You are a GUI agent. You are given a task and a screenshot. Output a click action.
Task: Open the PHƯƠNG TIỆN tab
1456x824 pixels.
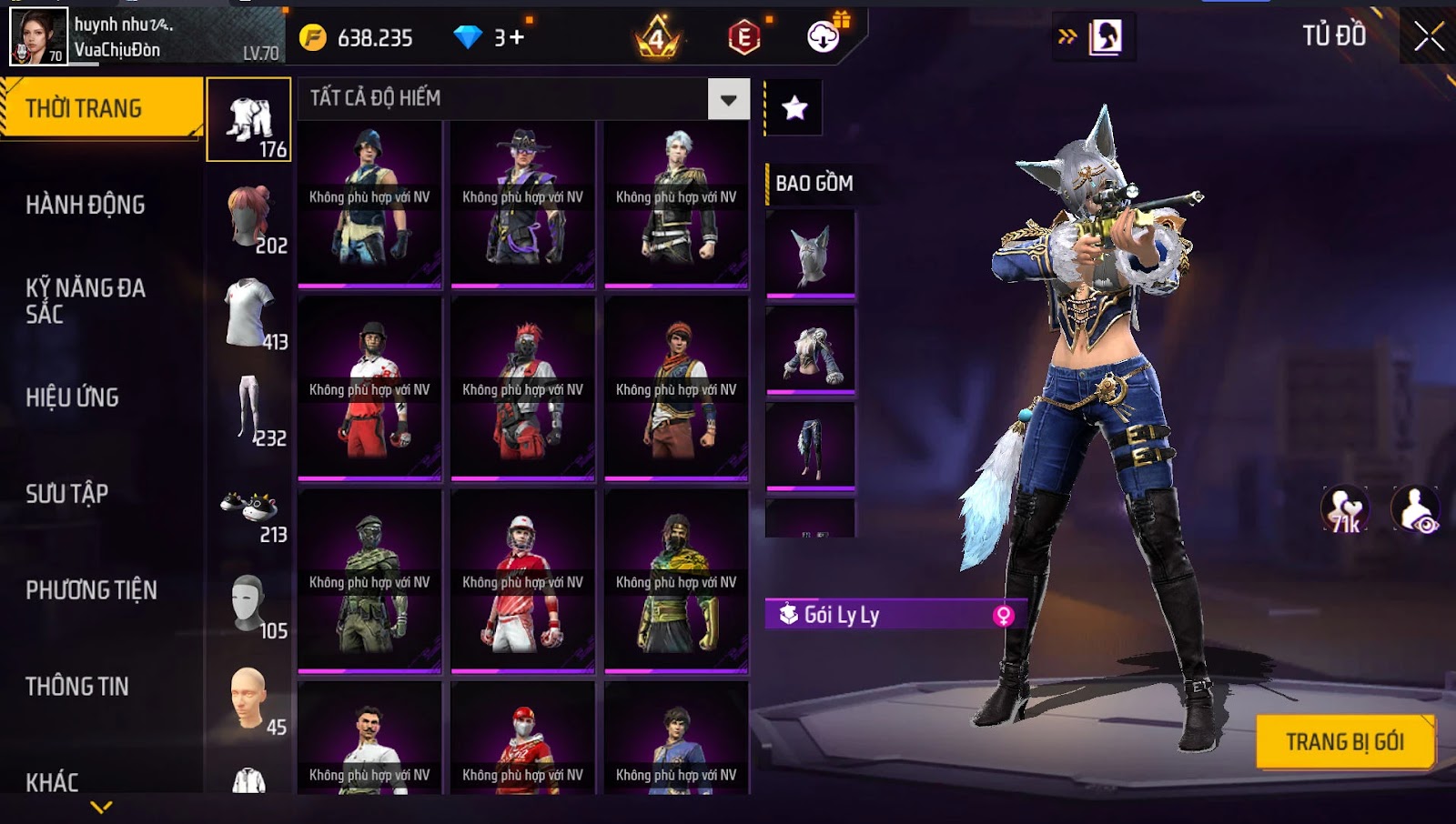pyautogui.click(x=91, y=590)
